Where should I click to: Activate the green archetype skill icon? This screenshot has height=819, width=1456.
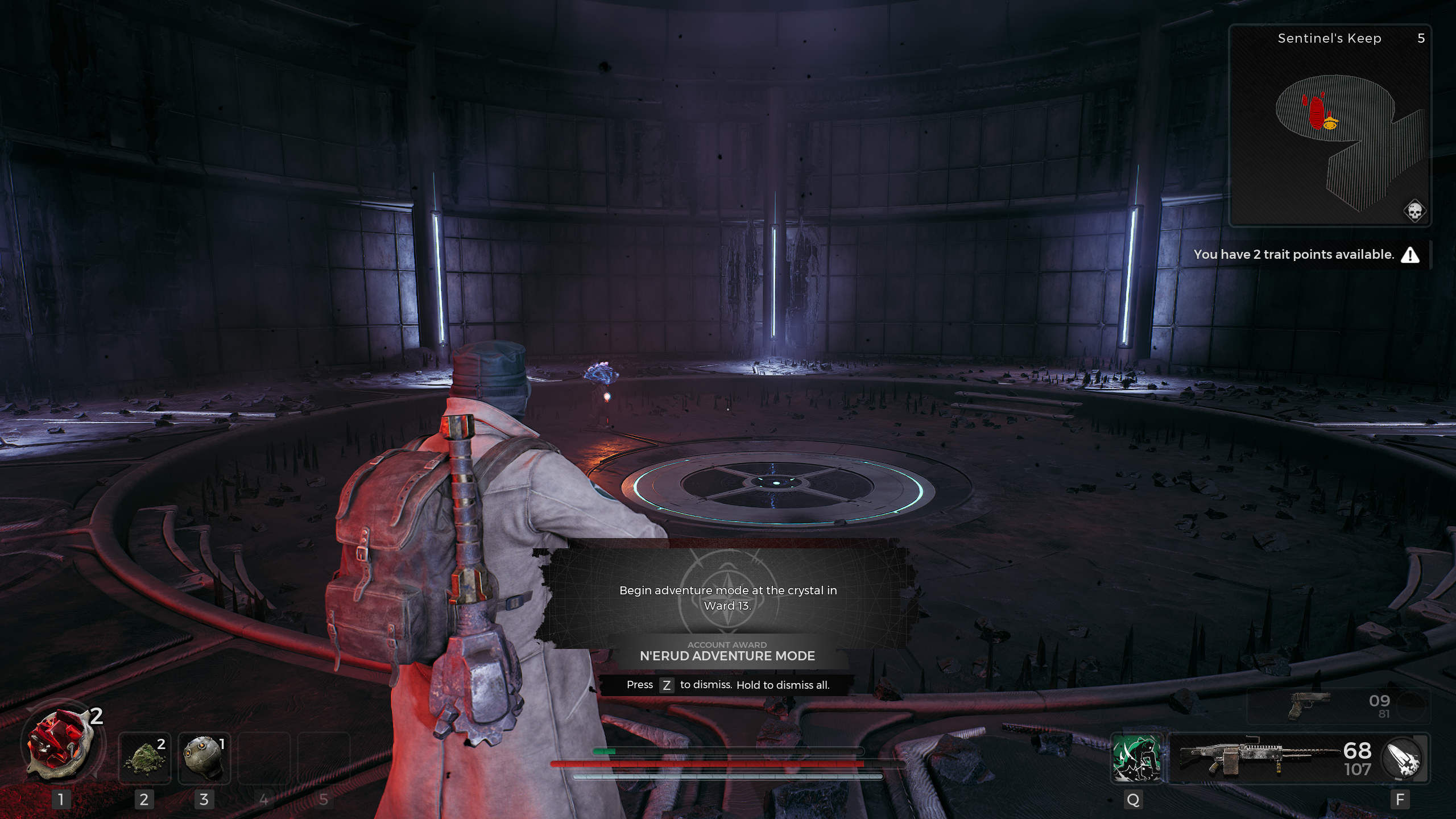pyautogui.click(x=1136, y=758)
